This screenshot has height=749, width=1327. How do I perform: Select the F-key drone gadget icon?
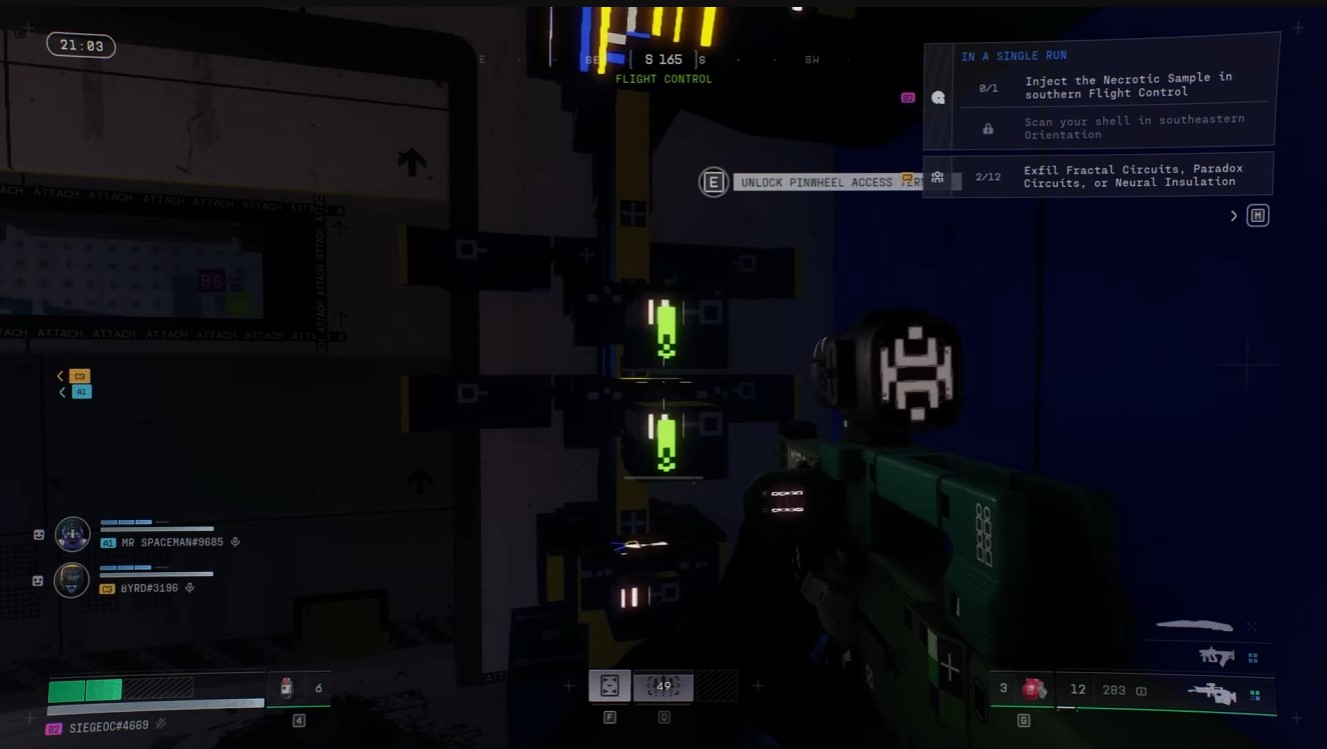(x=610, y=686)
